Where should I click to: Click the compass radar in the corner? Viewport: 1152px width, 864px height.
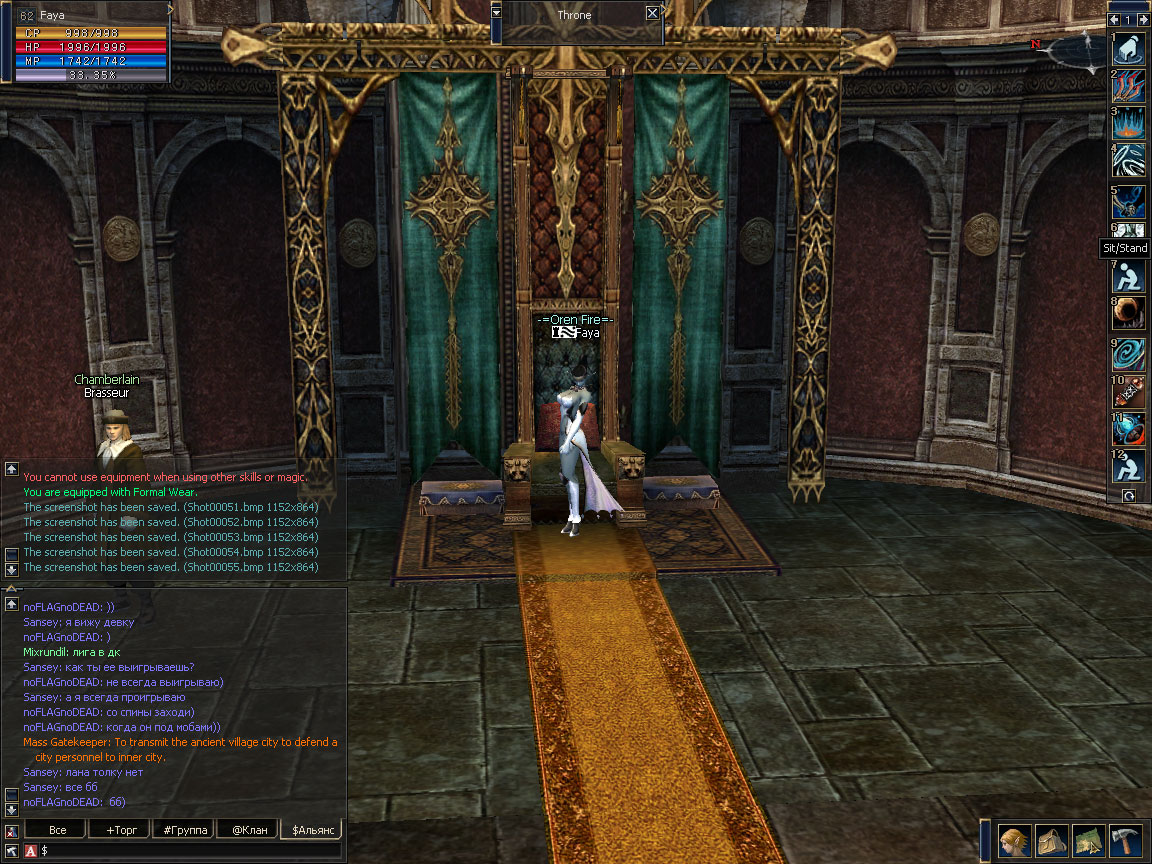pos(1076,47)
